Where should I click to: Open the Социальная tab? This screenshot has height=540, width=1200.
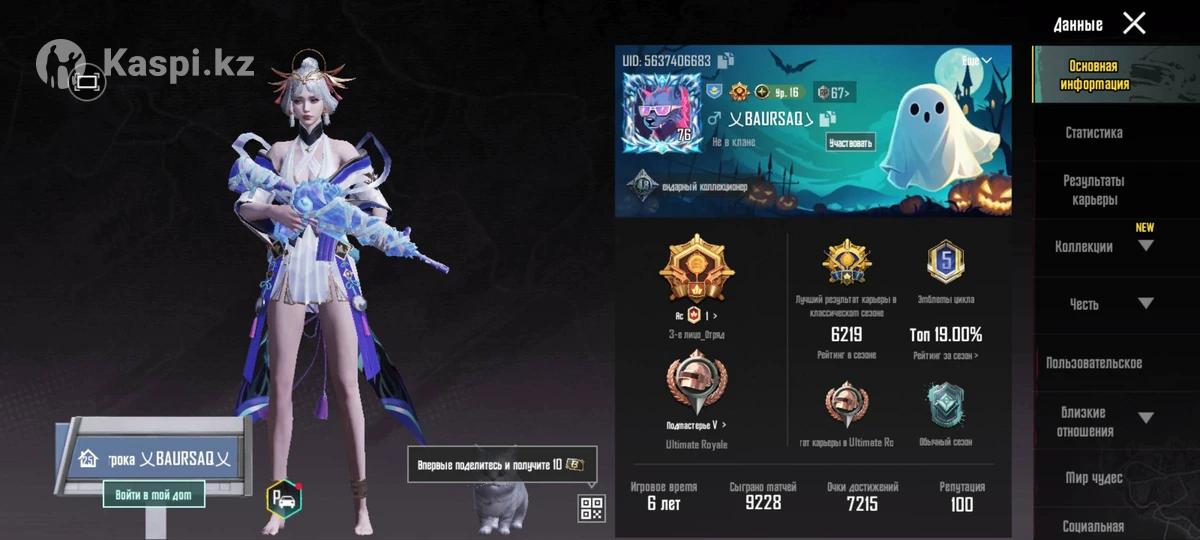point(1093,526)
